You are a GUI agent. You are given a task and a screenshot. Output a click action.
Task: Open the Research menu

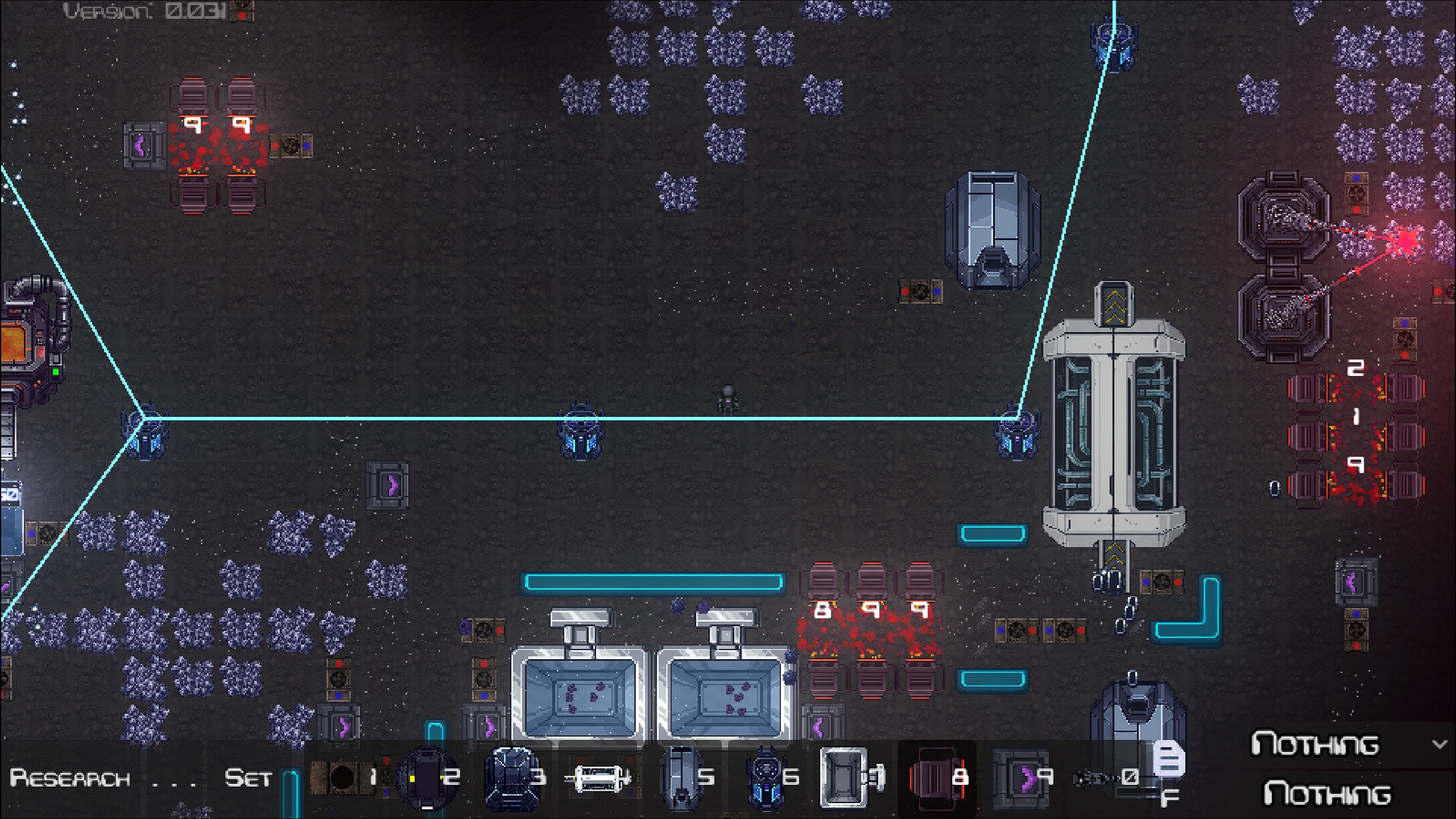69,778
